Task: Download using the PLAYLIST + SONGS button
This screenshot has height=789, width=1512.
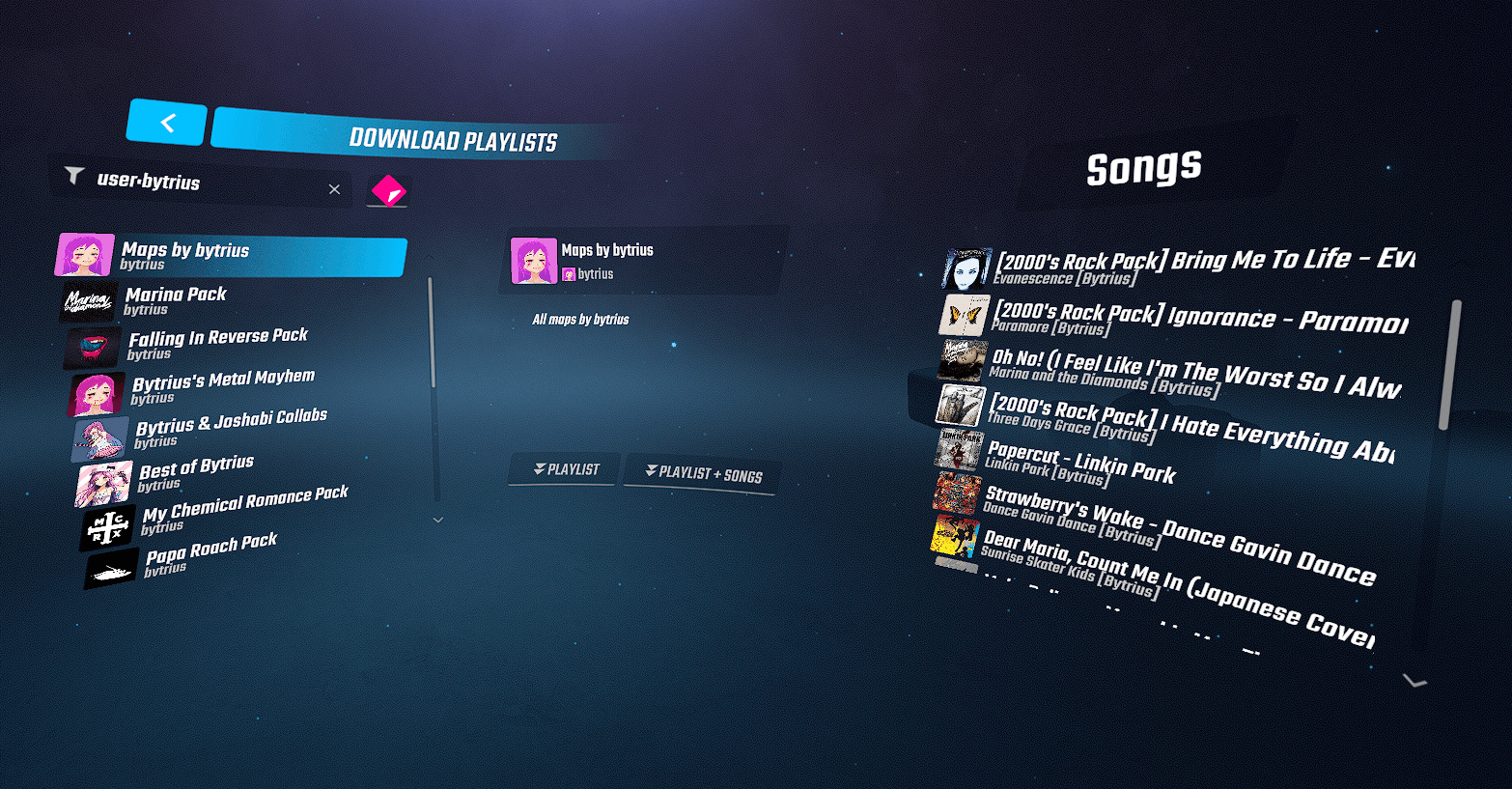Action: [x=703, y=473]
